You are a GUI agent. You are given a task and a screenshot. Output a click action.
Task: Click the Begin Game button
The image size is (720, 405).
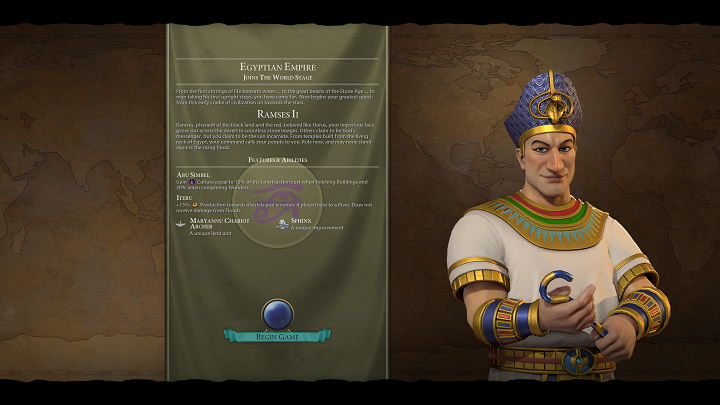(x=277, y=336)
